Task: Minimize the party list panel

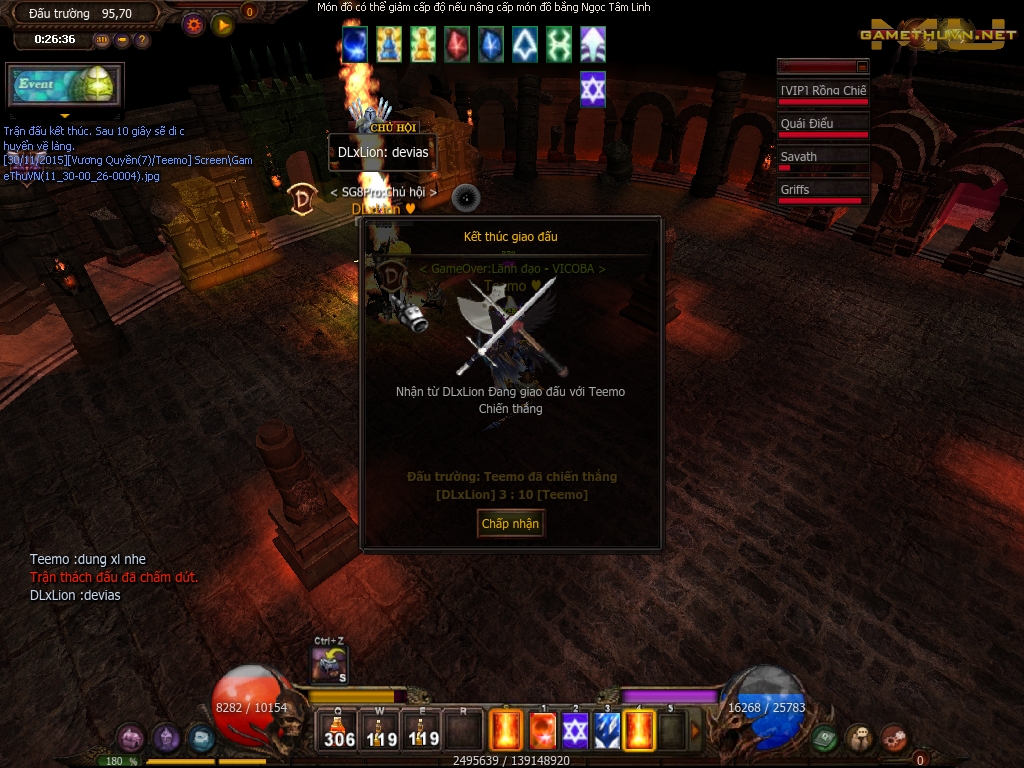Action: click(862, 66)
